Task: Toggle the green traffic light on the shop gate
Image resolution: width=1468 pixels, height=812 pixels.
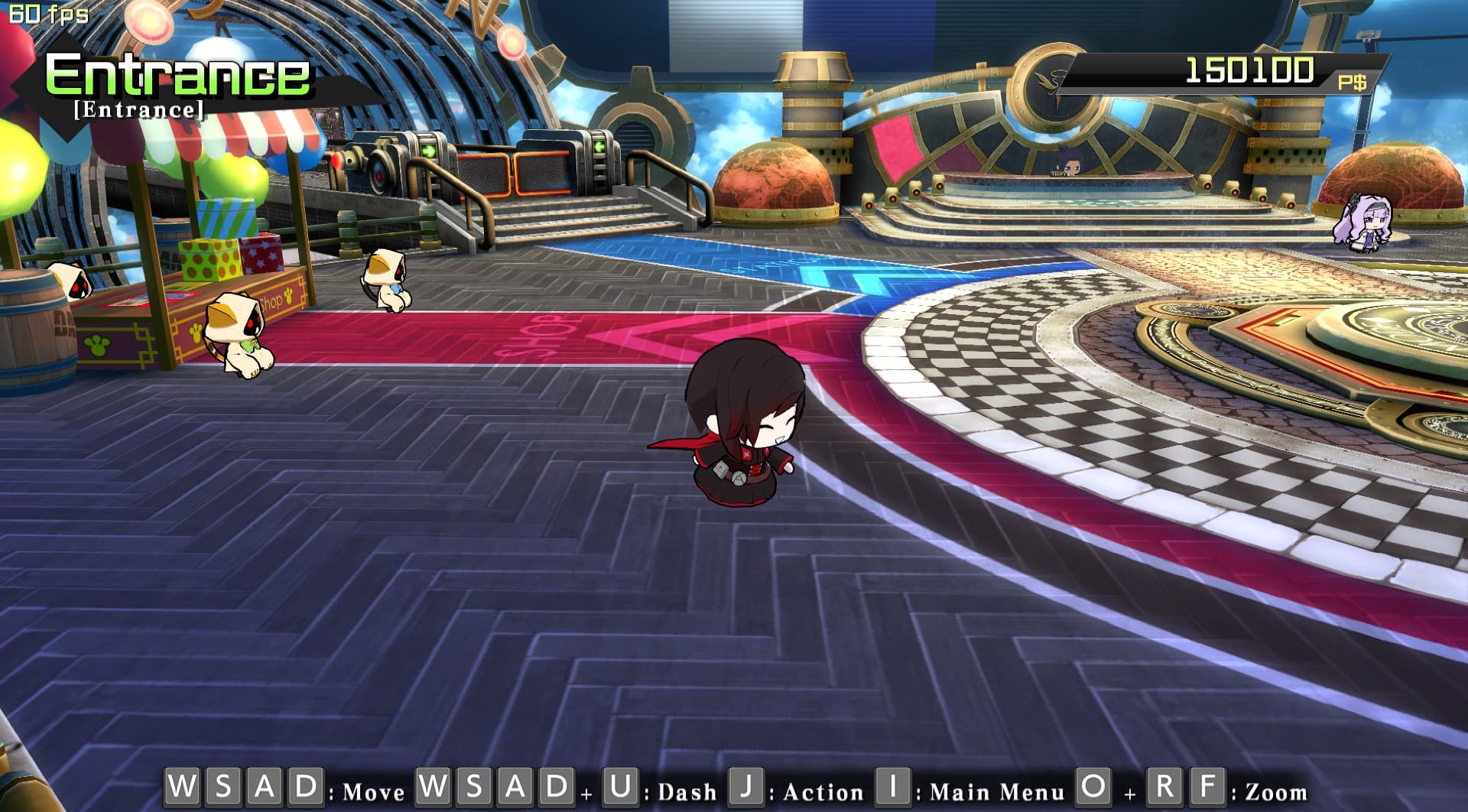Action: [430, 151]
